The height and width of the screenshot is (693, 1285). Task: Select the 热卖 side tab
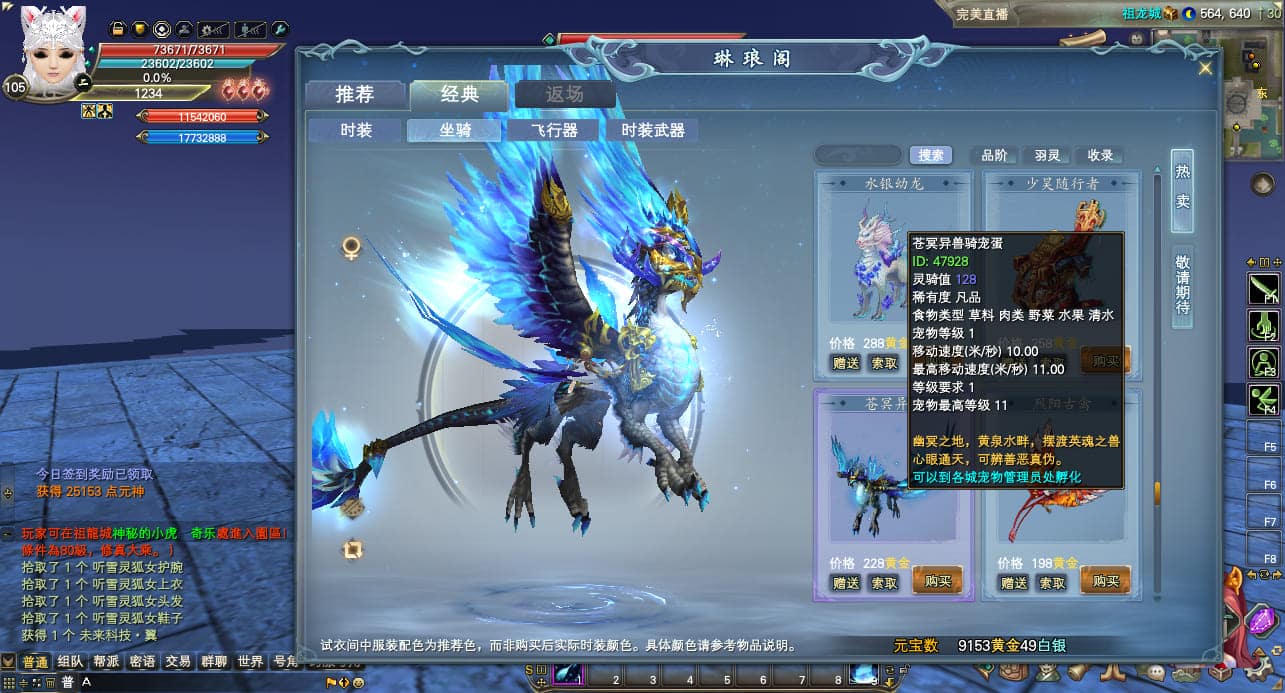(x=1182, y=187)
